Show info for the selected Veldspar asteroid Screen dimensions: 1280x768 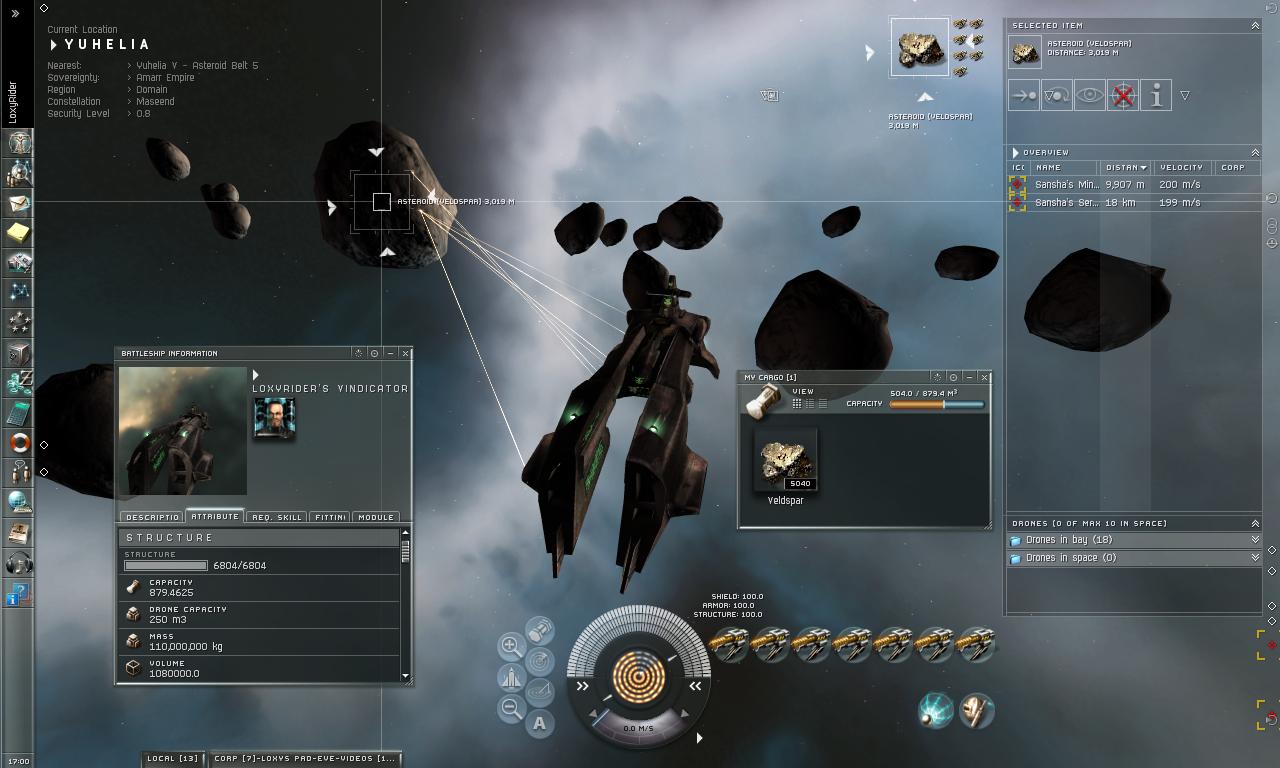1156,96
